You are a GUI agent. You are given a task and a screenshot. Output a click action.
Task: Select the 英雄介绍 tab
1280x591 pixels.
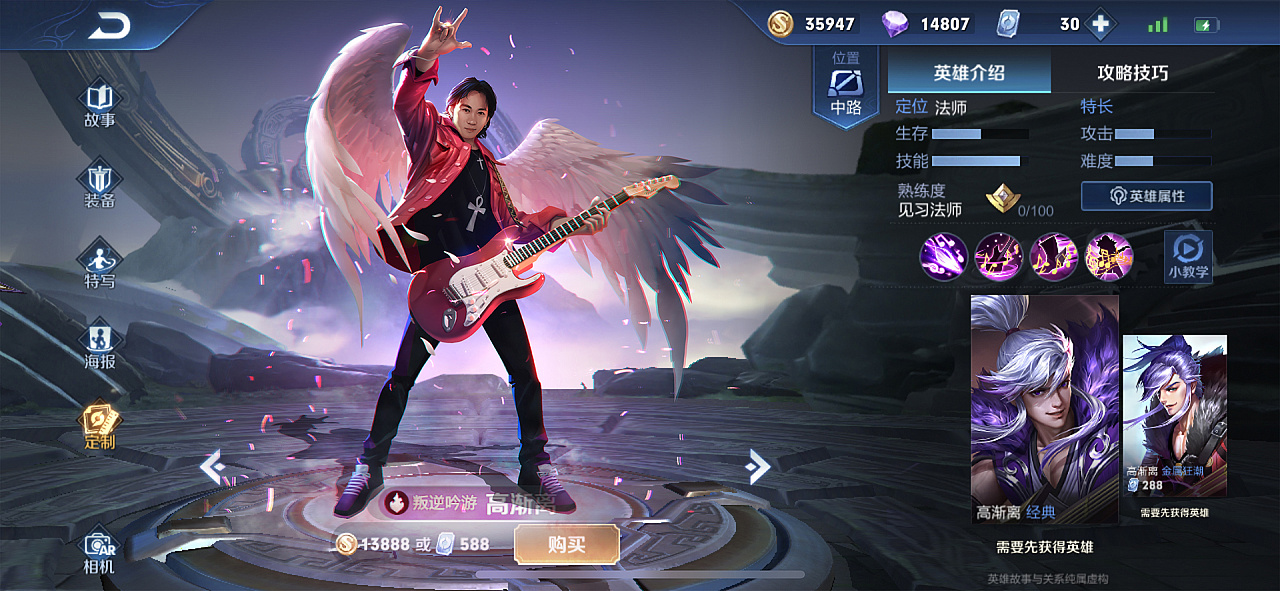[x=969, y=73]
